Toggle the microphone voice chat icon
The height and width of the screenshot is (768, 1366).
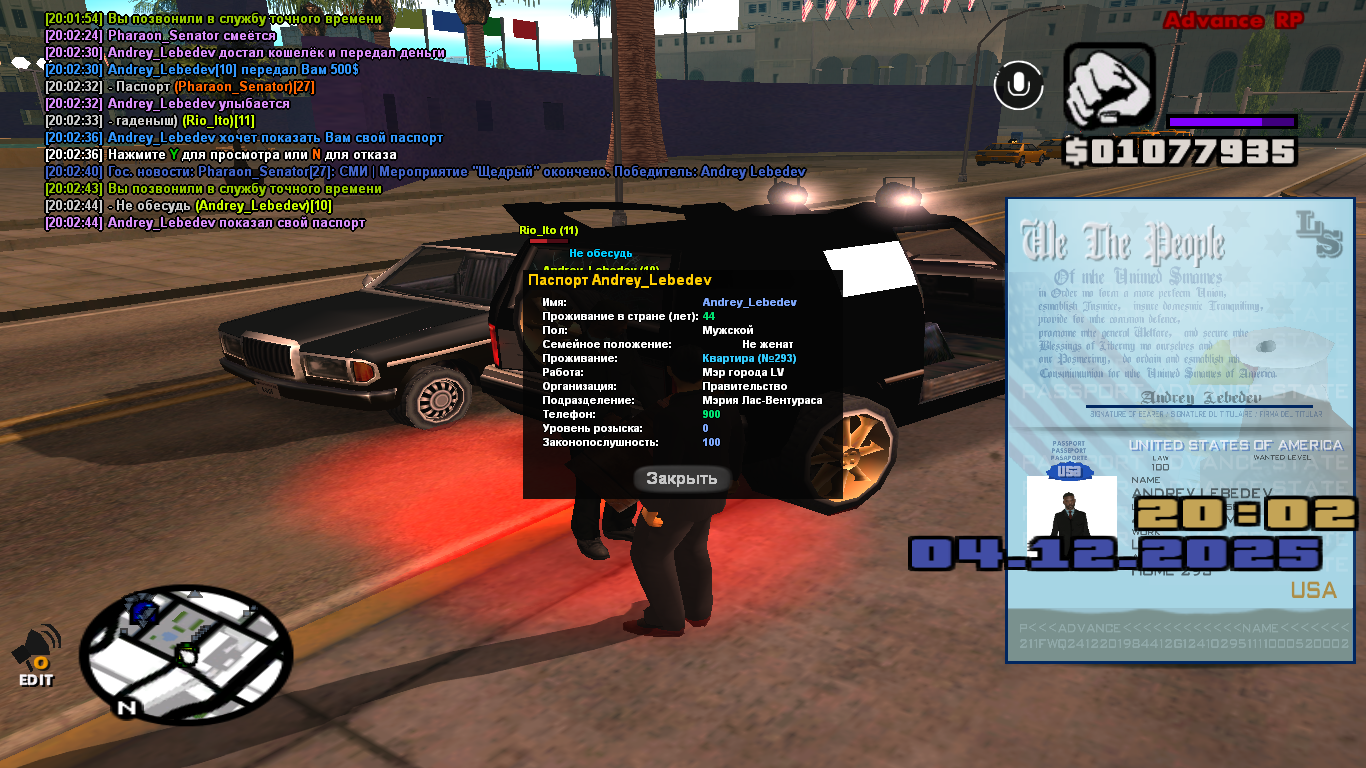[x=1018, y=86]
